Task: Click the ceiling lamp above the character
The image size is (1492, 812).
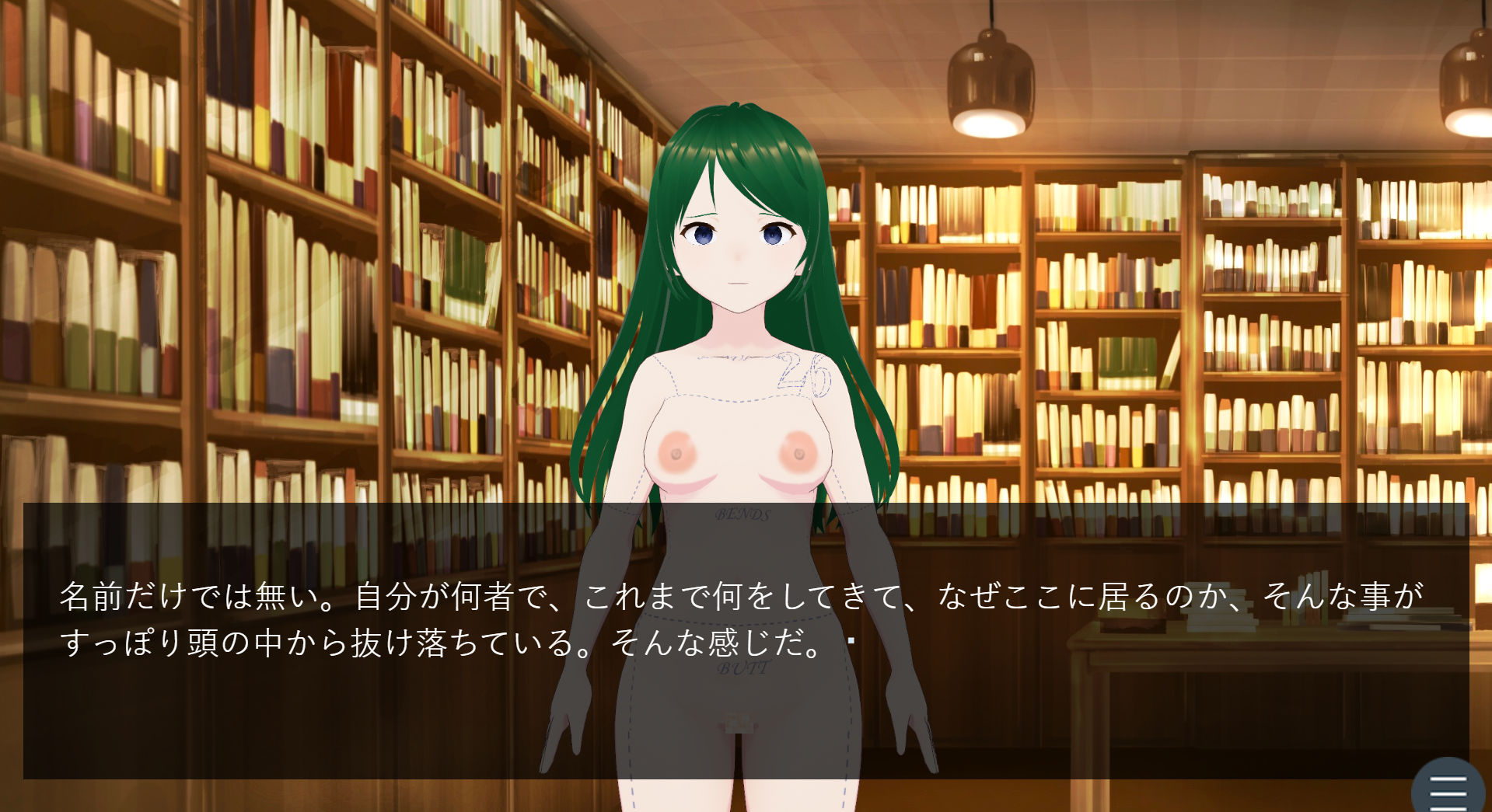Action: click(x=990, y=82)
